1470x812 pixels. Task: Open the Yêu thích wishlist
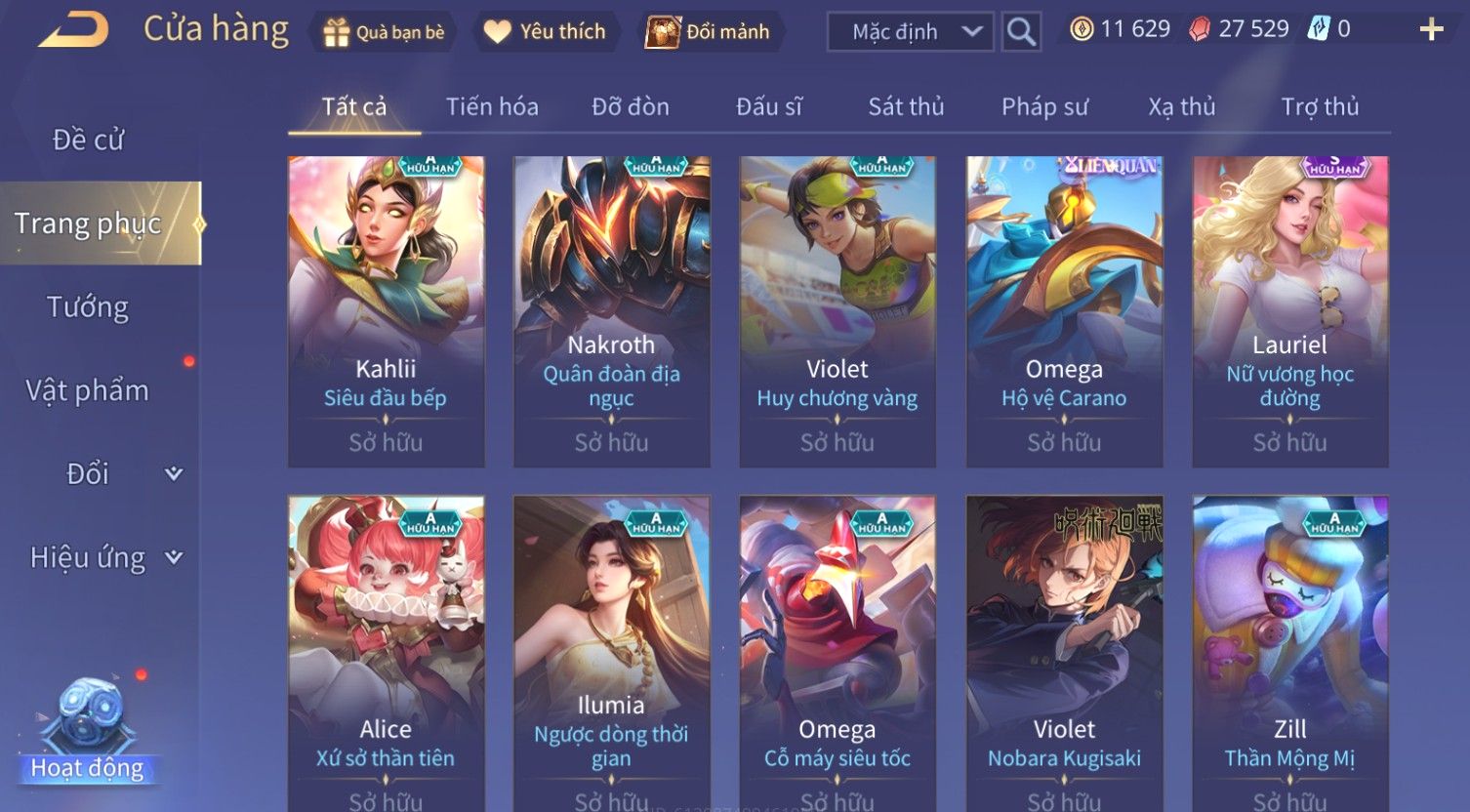tap(546, 32)
